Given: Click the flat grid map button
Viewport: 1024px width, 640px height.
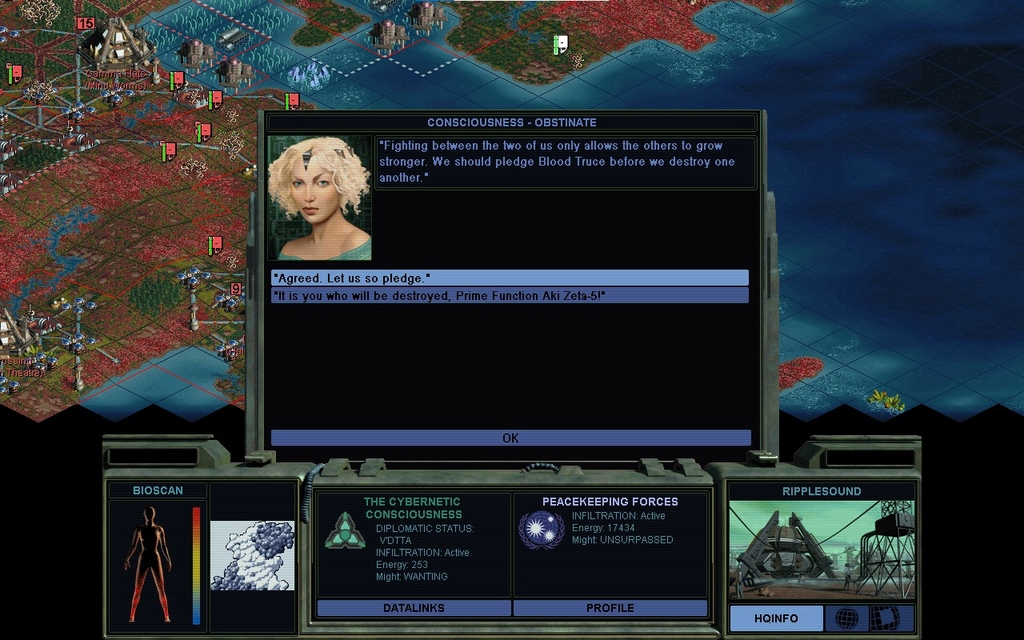Looking at the screenshot, I should coord(884,618).
